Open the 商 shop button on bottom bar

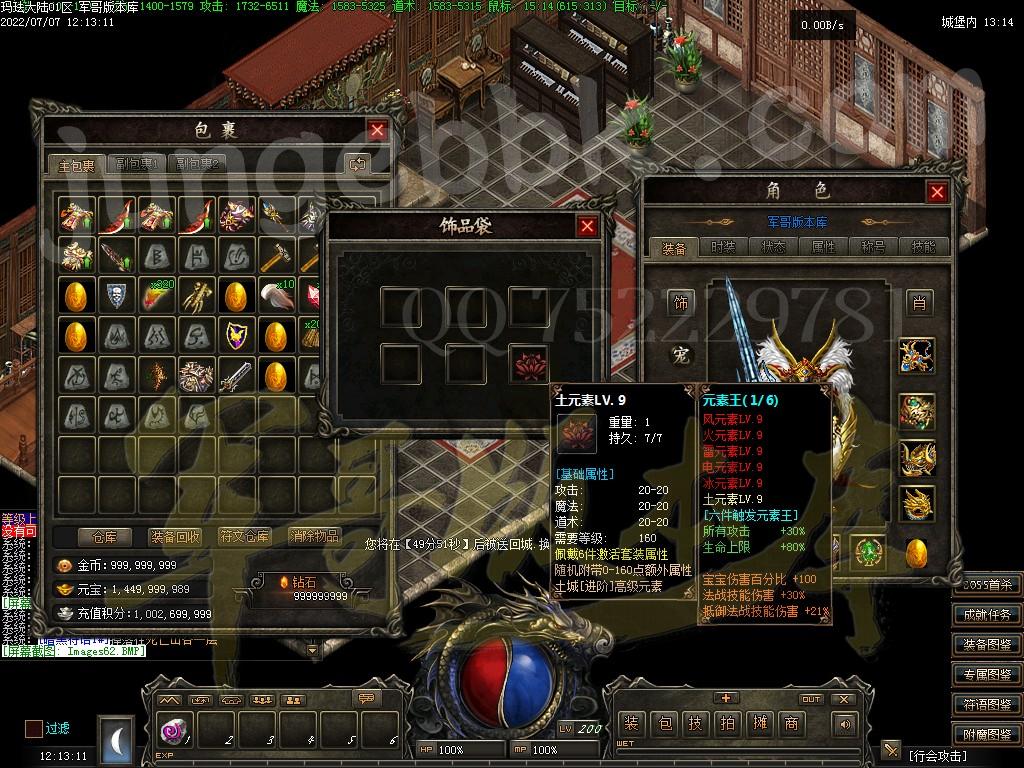(791, 723)
